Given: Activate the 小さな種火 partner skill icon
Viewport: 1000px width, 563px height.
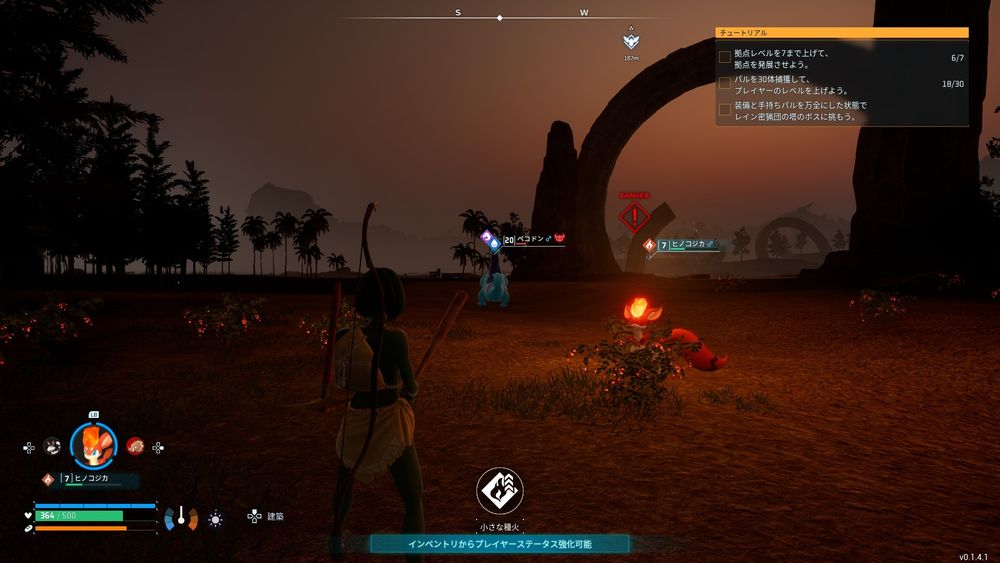Looking at the screenshot, I should click(499, 491).
